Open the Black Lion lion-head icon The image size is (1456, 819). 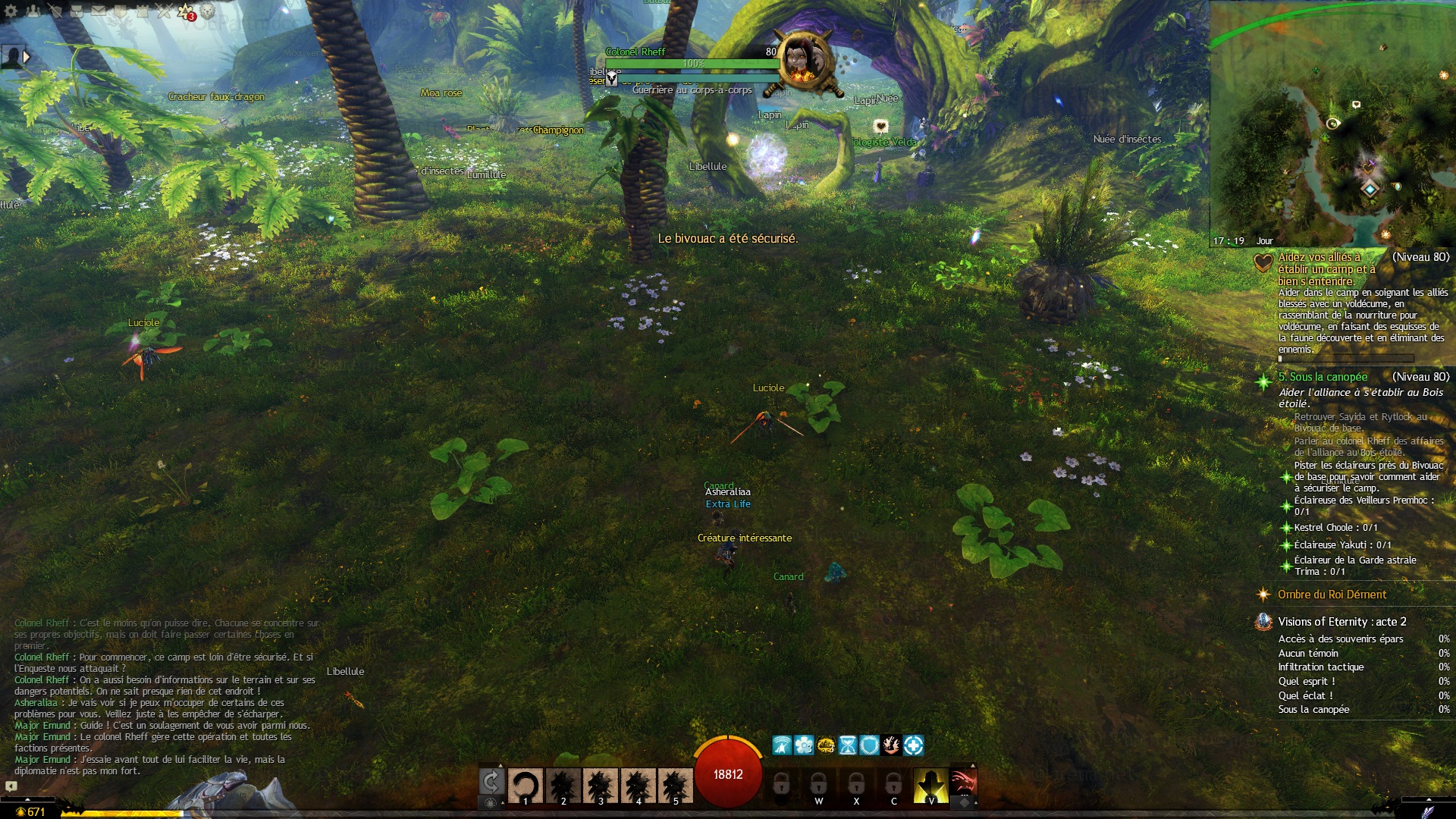point(208,11)
